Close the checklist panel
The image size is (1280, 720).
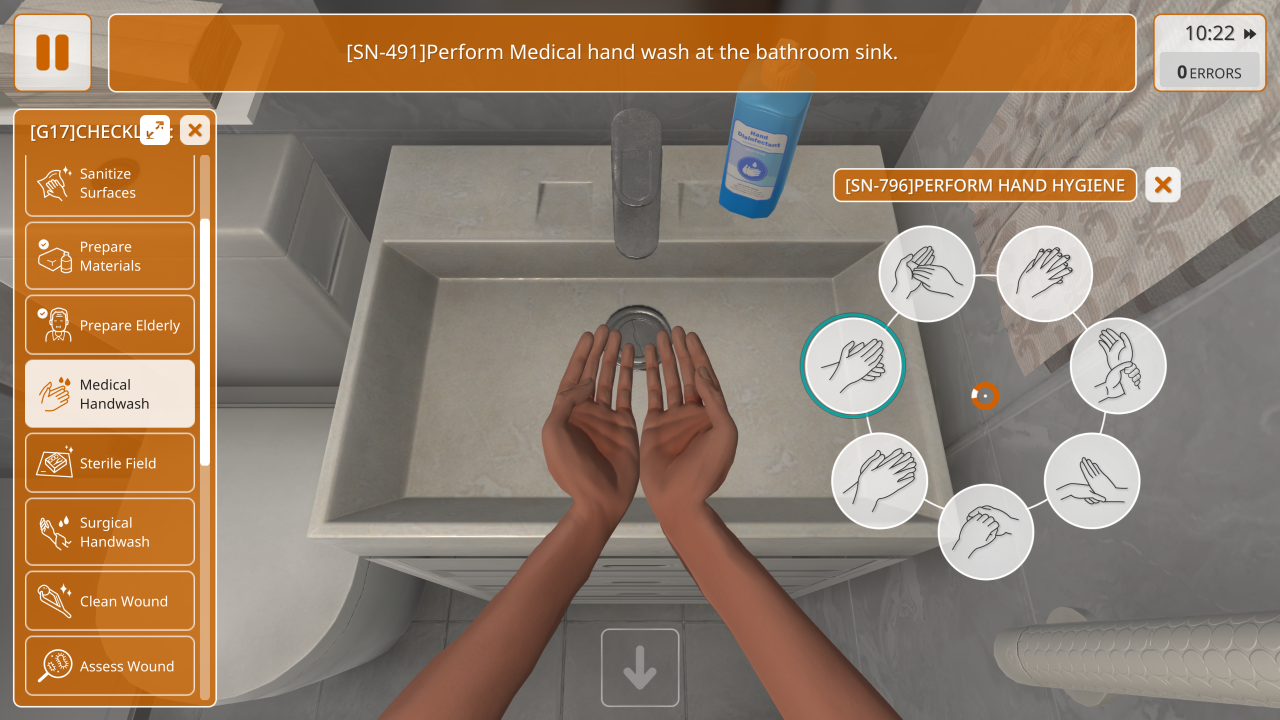pos(195,129)
